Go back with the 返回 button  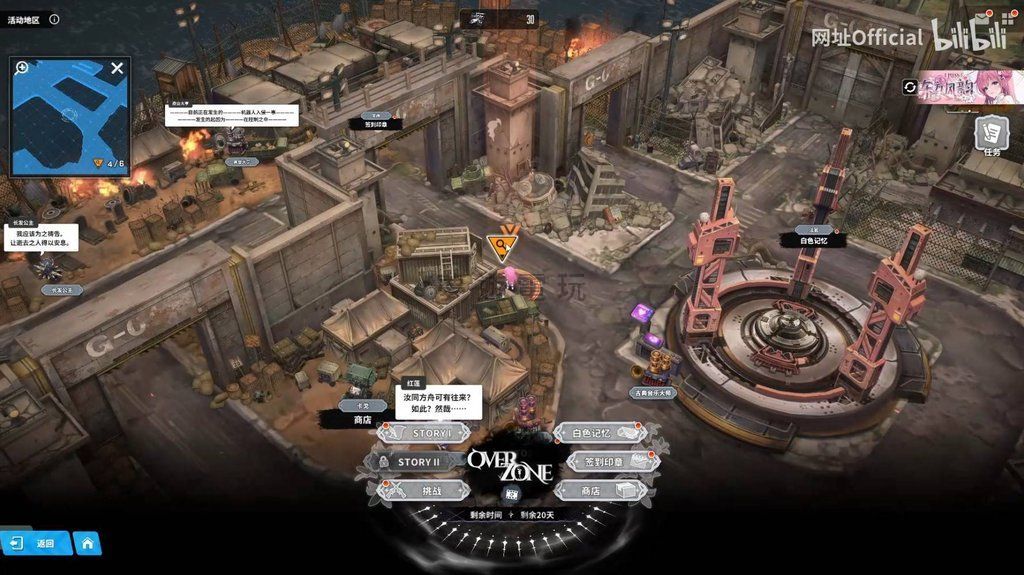tap(36, 543)
